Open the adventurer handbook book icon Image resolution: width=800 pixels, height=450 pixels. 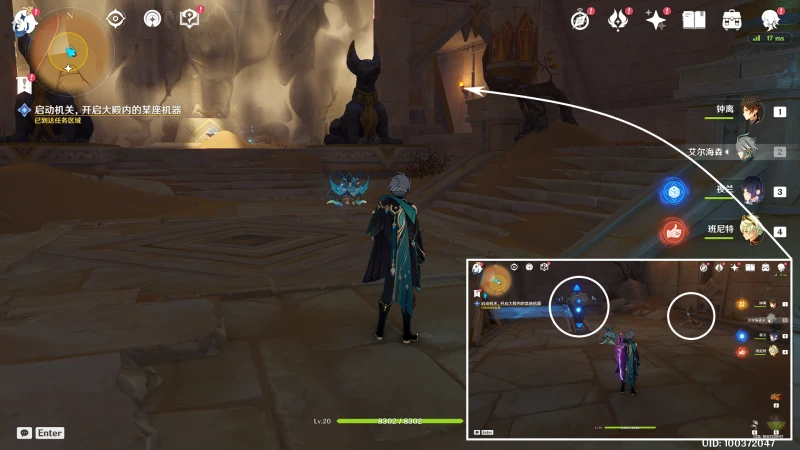coord(694,19)
